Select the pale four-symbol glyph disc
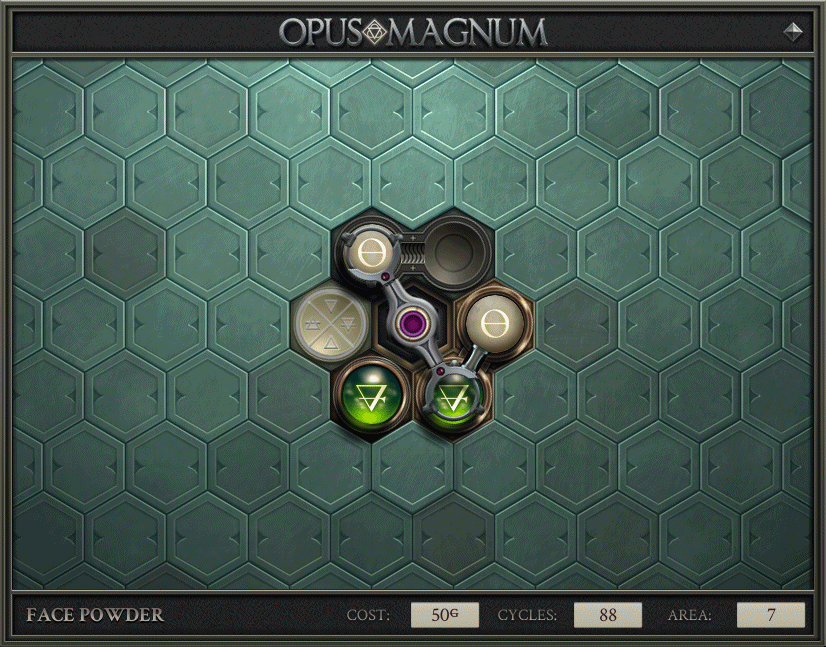Screen dimensions: 826x647 tap(329, 324)
